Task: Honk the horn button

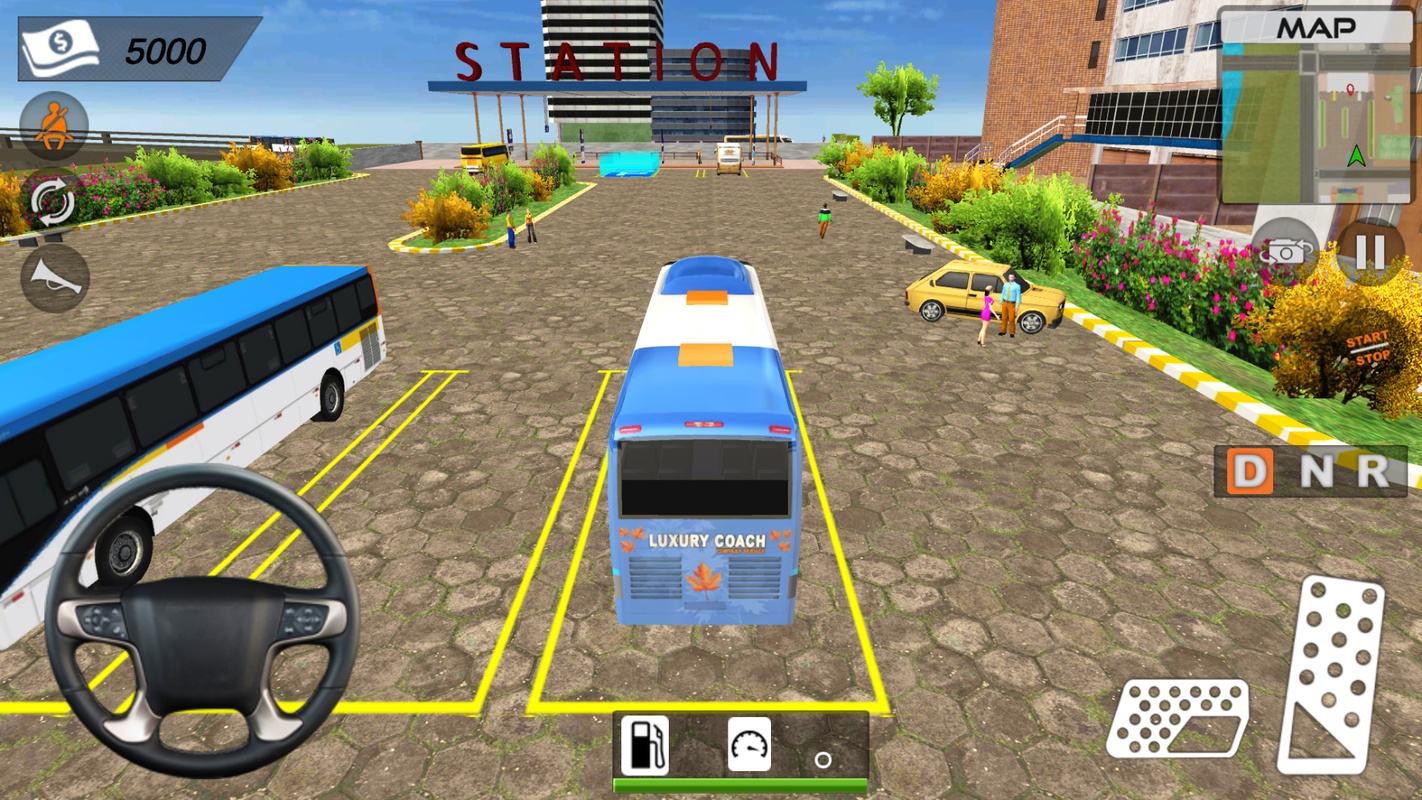Action: 54,278
